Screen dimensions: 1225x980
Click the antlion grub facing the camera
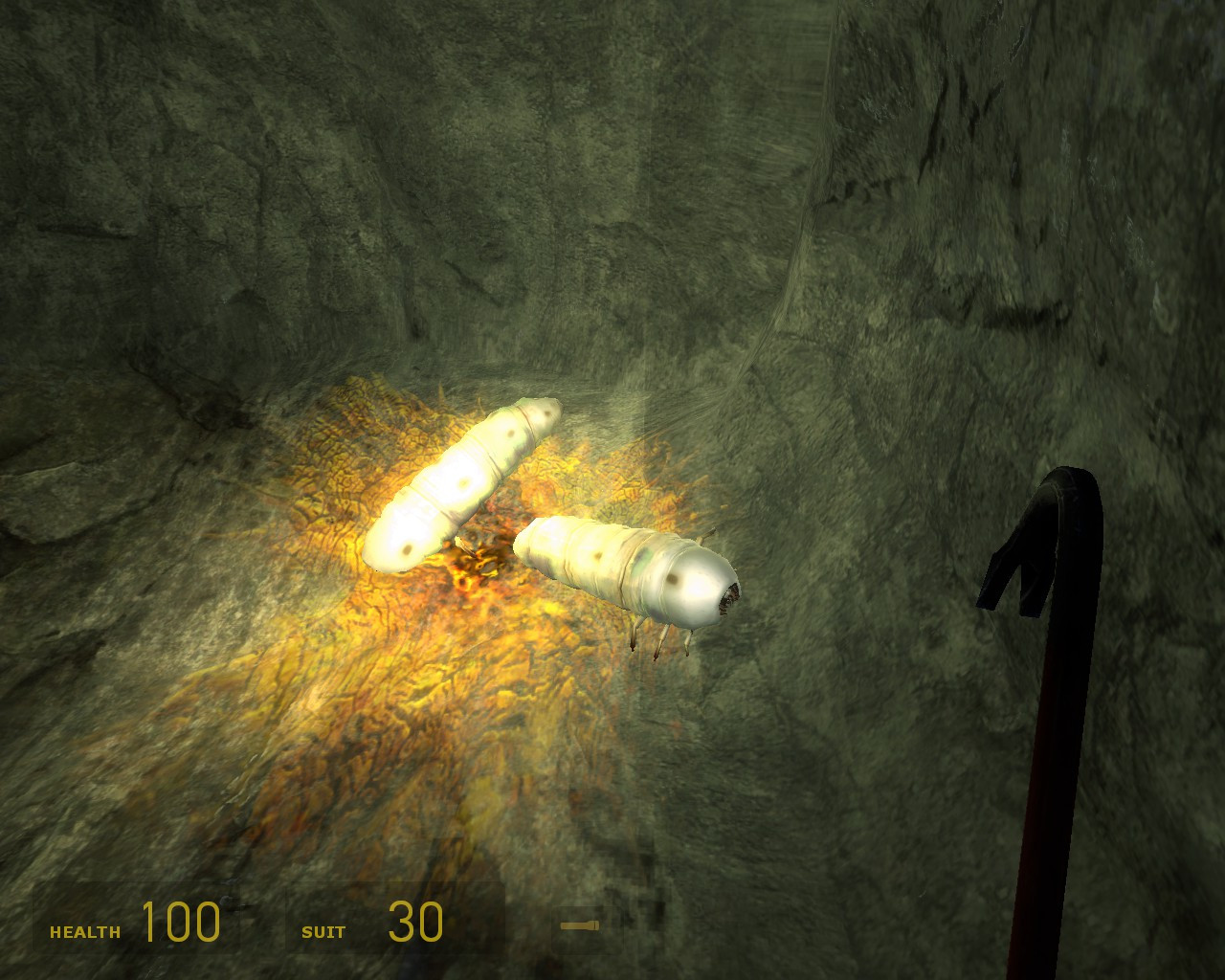coord(632,574)
